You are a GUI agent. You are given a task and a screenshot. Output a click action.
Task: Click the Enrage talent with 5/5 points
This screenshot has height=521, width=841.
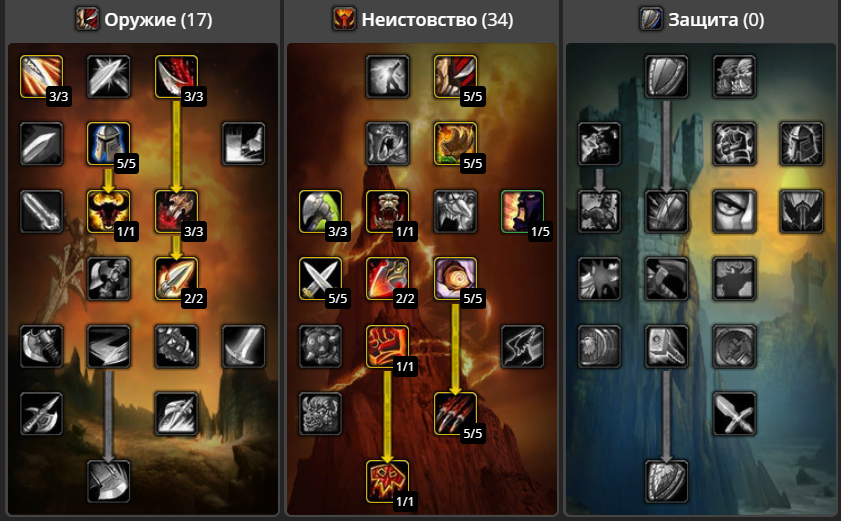coord(455,278)
